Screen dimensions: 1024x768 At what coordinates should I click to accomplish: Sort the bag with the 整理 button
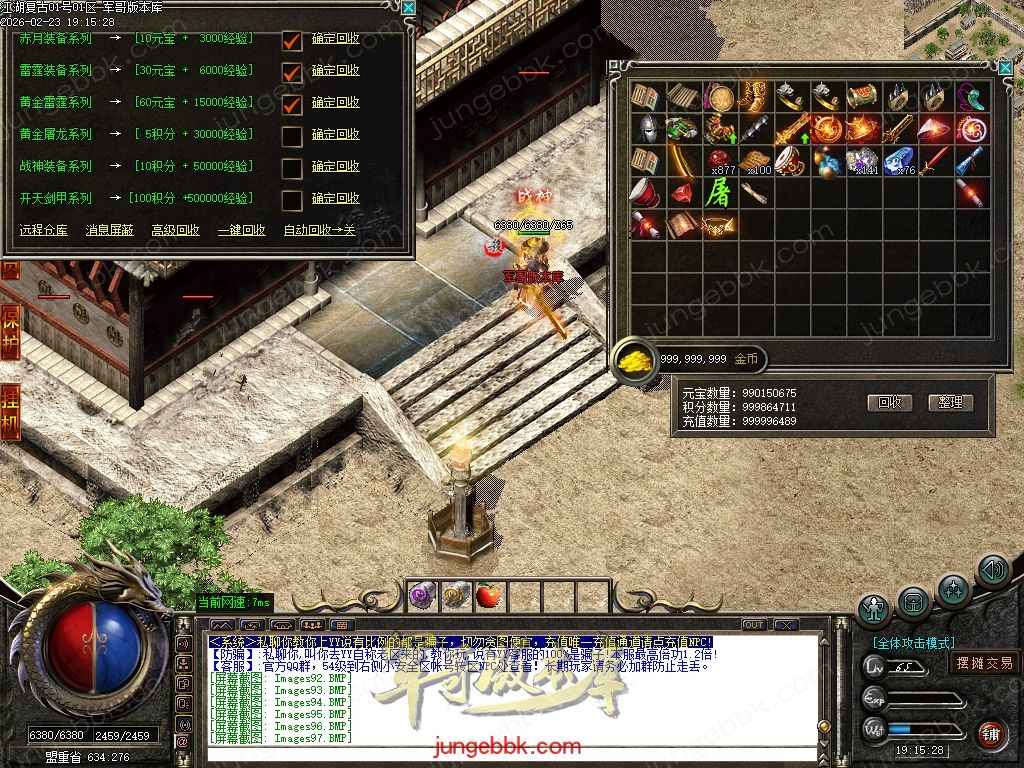950,402
